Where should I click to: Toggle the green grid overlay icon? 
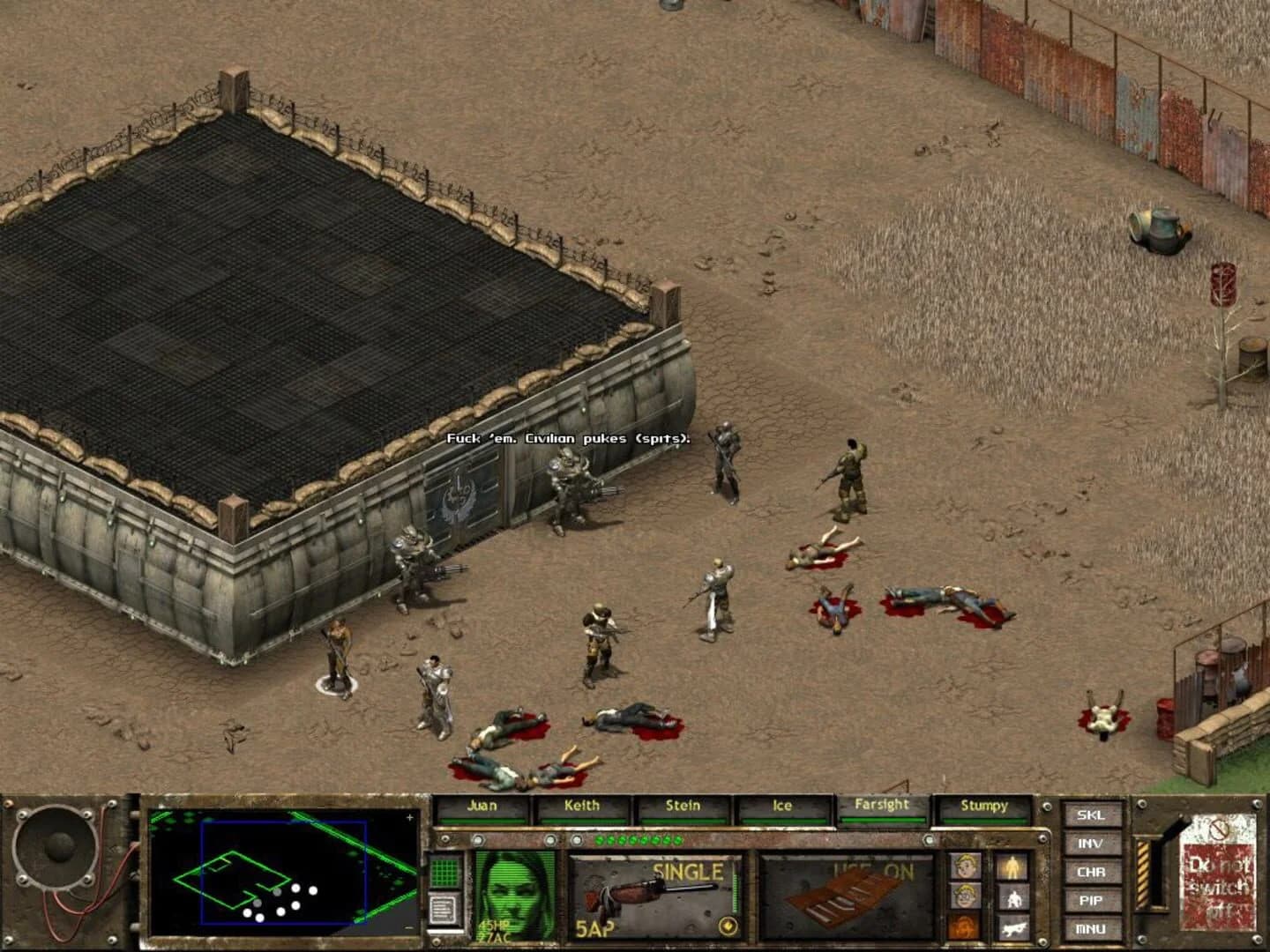click(x=444, y=873)
